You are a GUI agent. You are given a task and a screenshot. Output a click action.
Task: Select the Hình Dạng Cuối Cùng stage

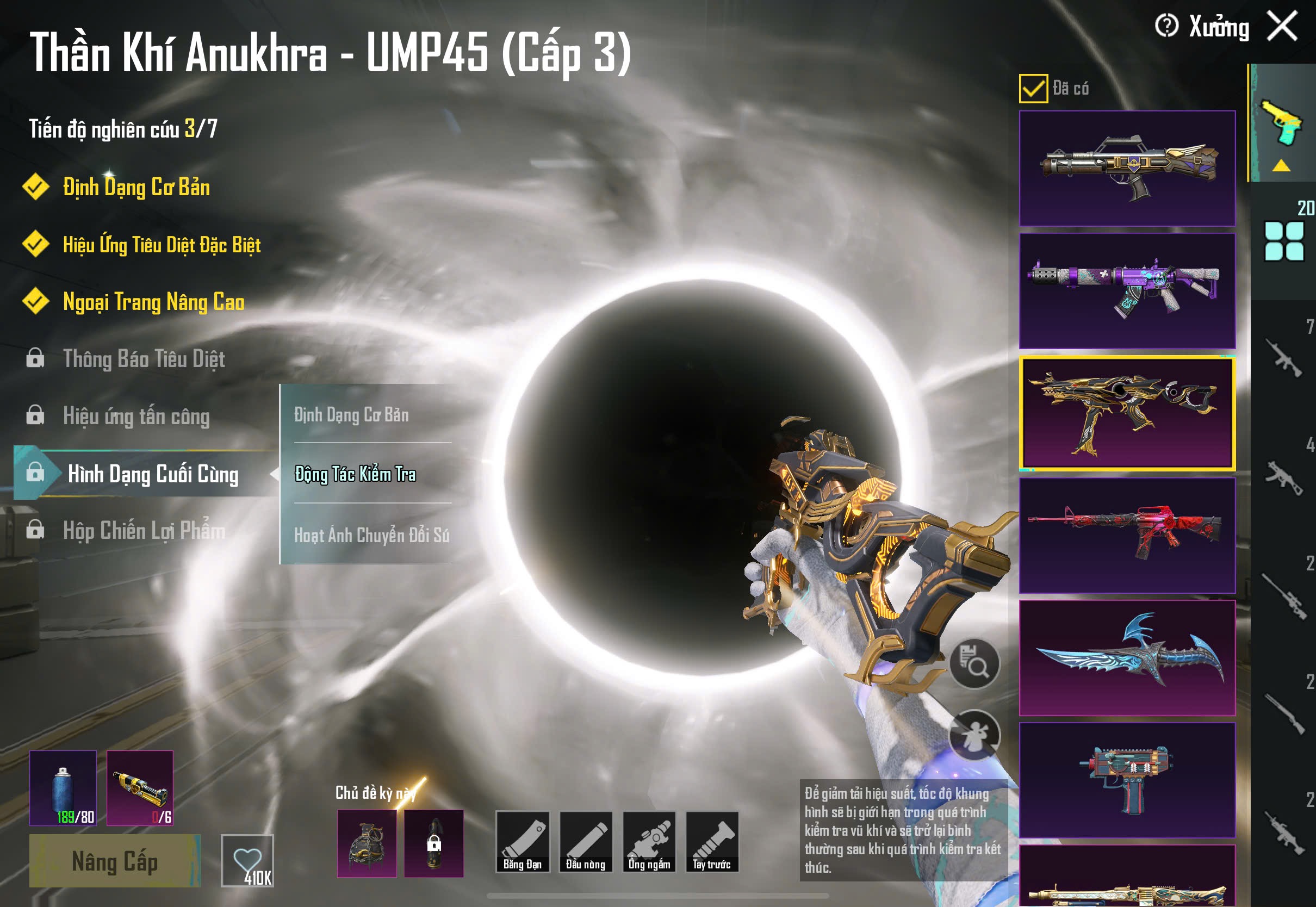[x=152, y=474]
